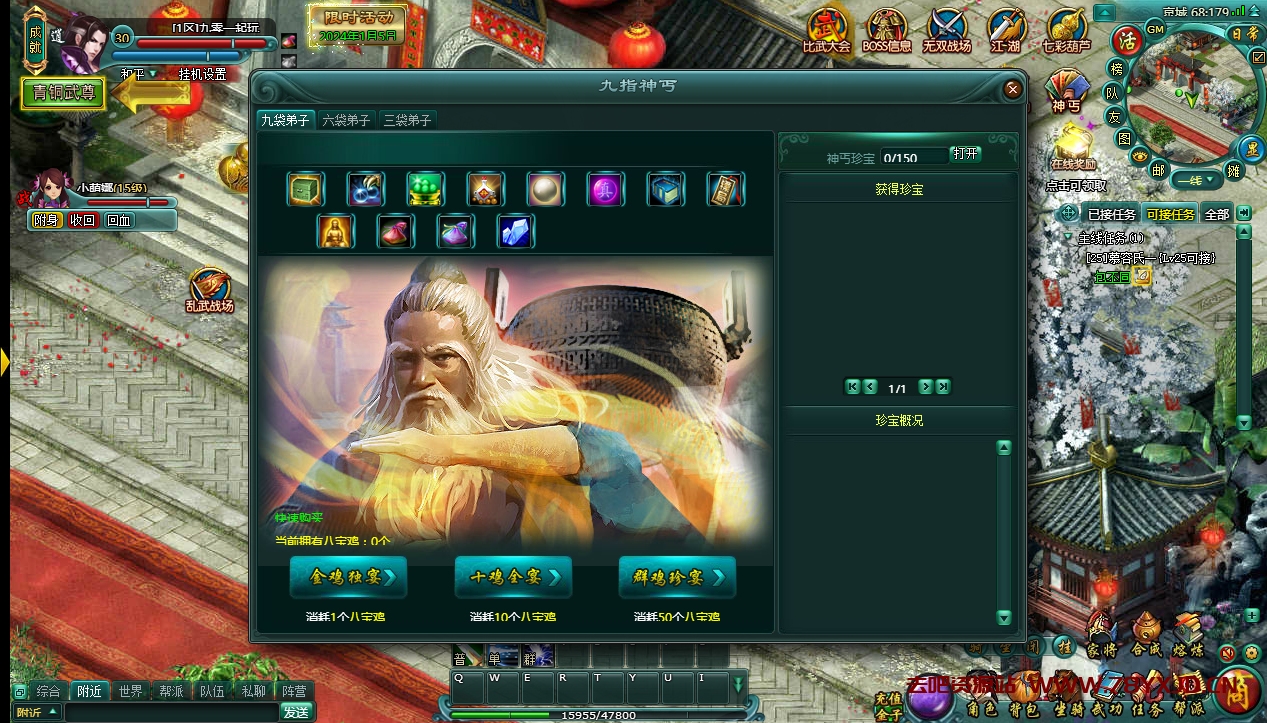
Task: Select the golden Buddha statue reward icon
Action: coord(336,231)
